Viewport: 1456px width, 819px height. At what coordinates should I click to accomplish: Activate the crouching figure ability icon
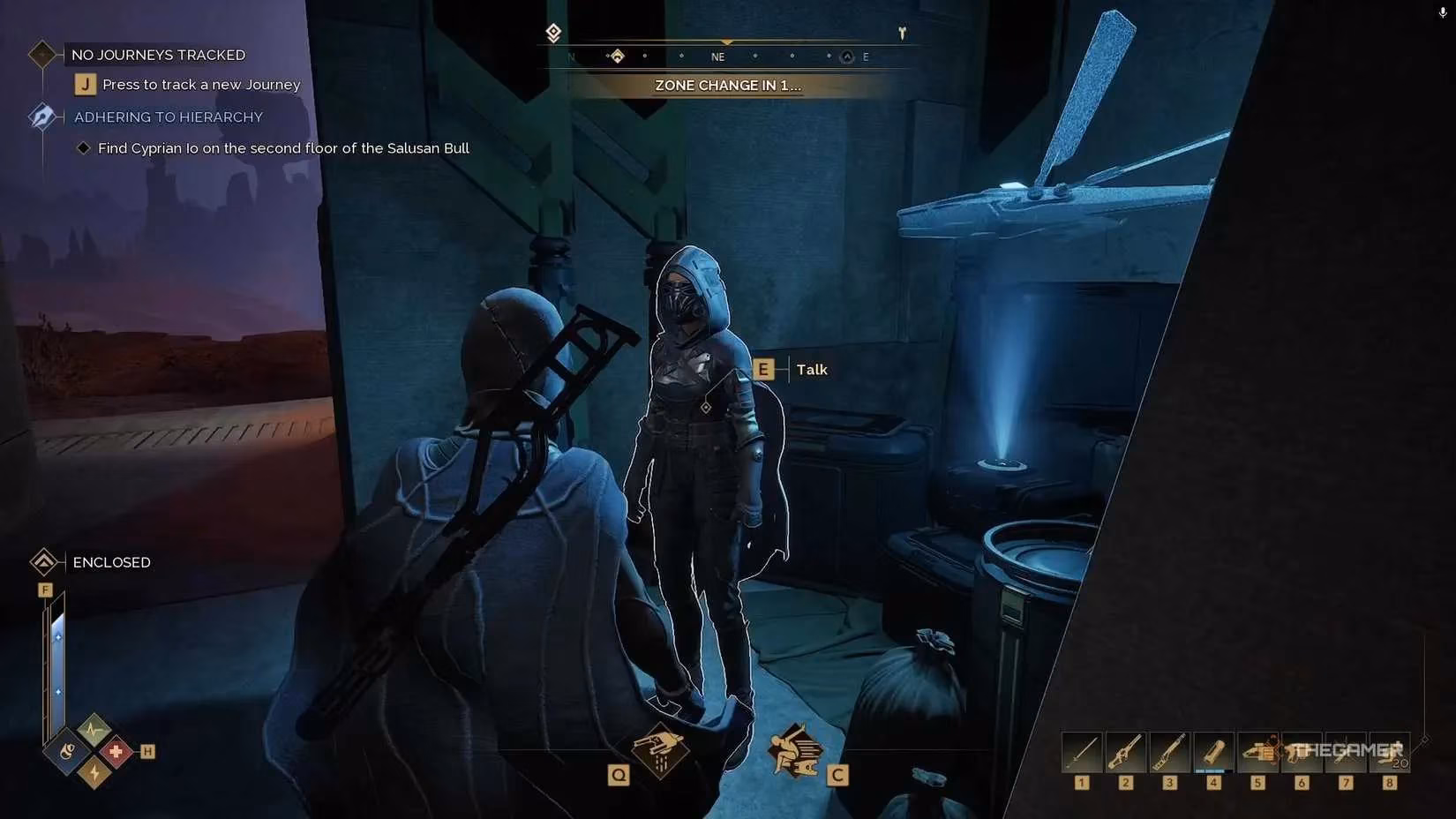(x=795, y=751)
